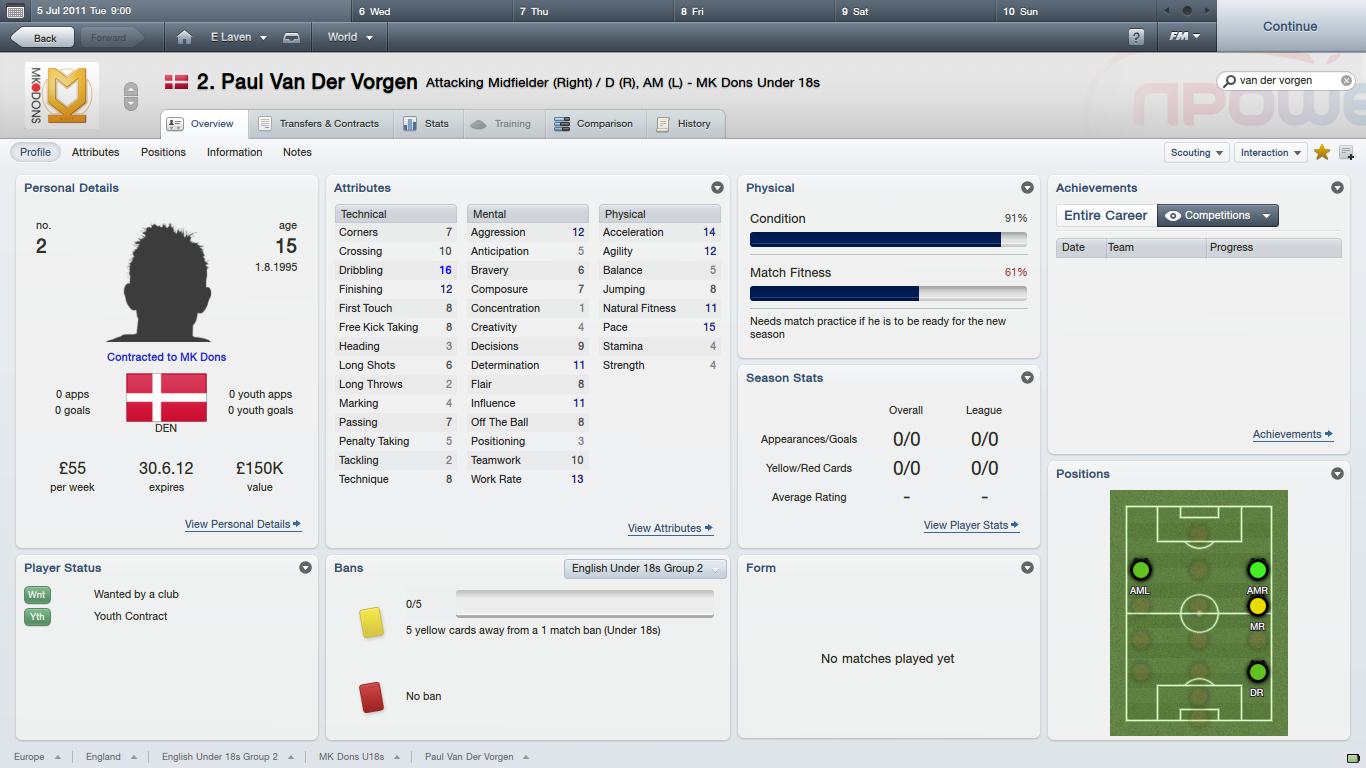The image size is (1366, 768).
Task: Open the World dropdown menu
Action: point(350,37)
